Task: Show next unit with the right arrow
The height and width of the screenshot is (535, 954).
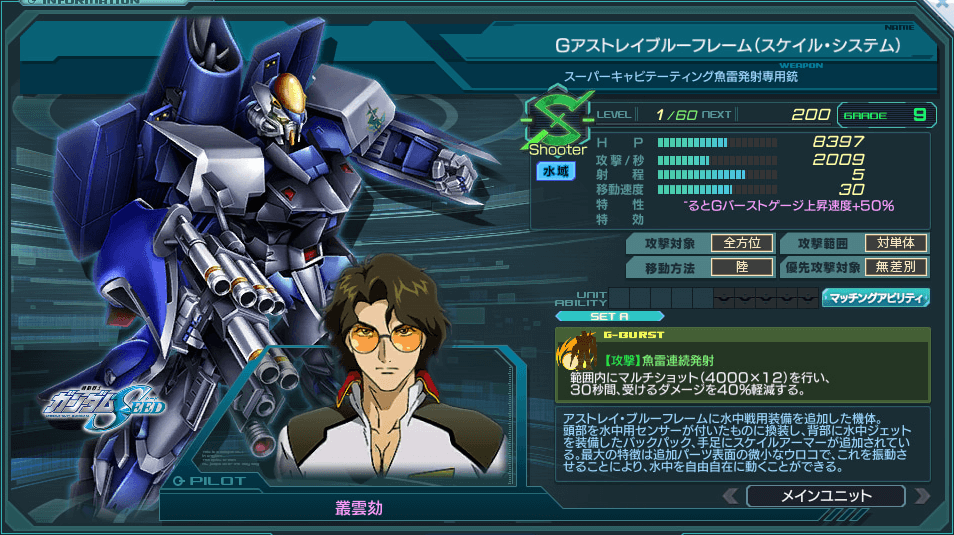Action: 921,496
